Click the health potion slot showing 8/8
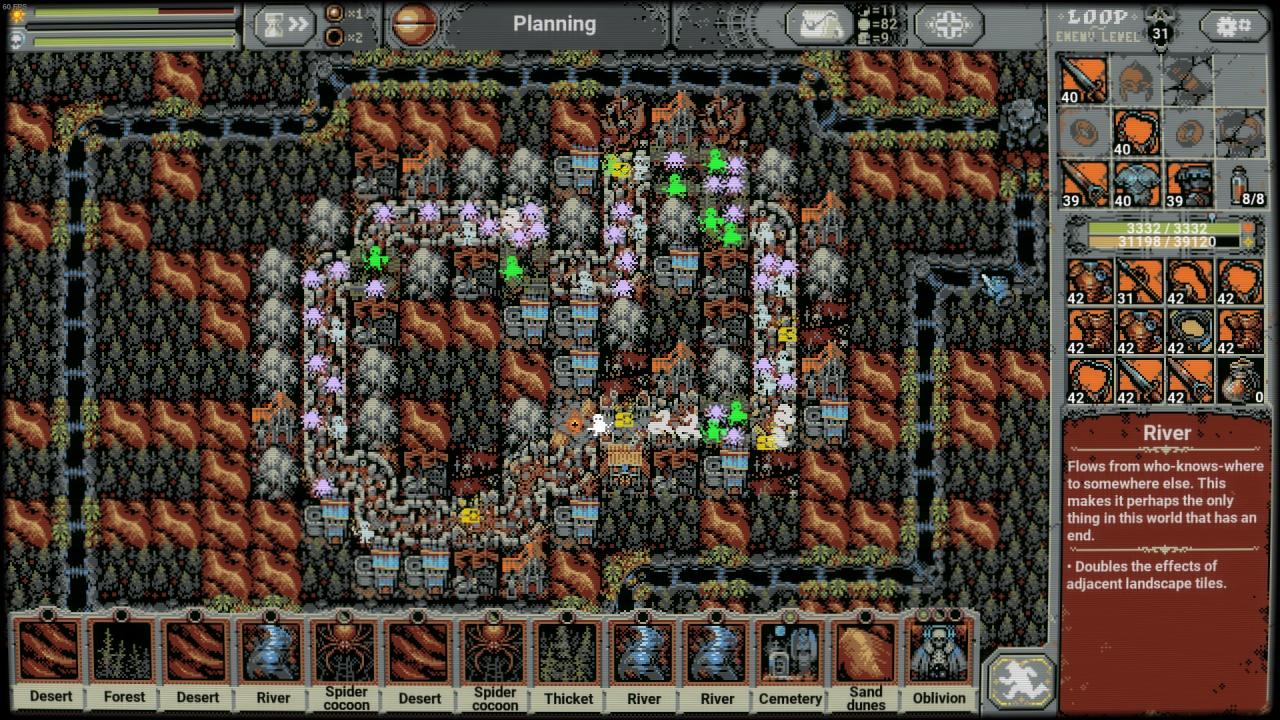The height and width of the screenshot is (720, 1280). 1241,183
